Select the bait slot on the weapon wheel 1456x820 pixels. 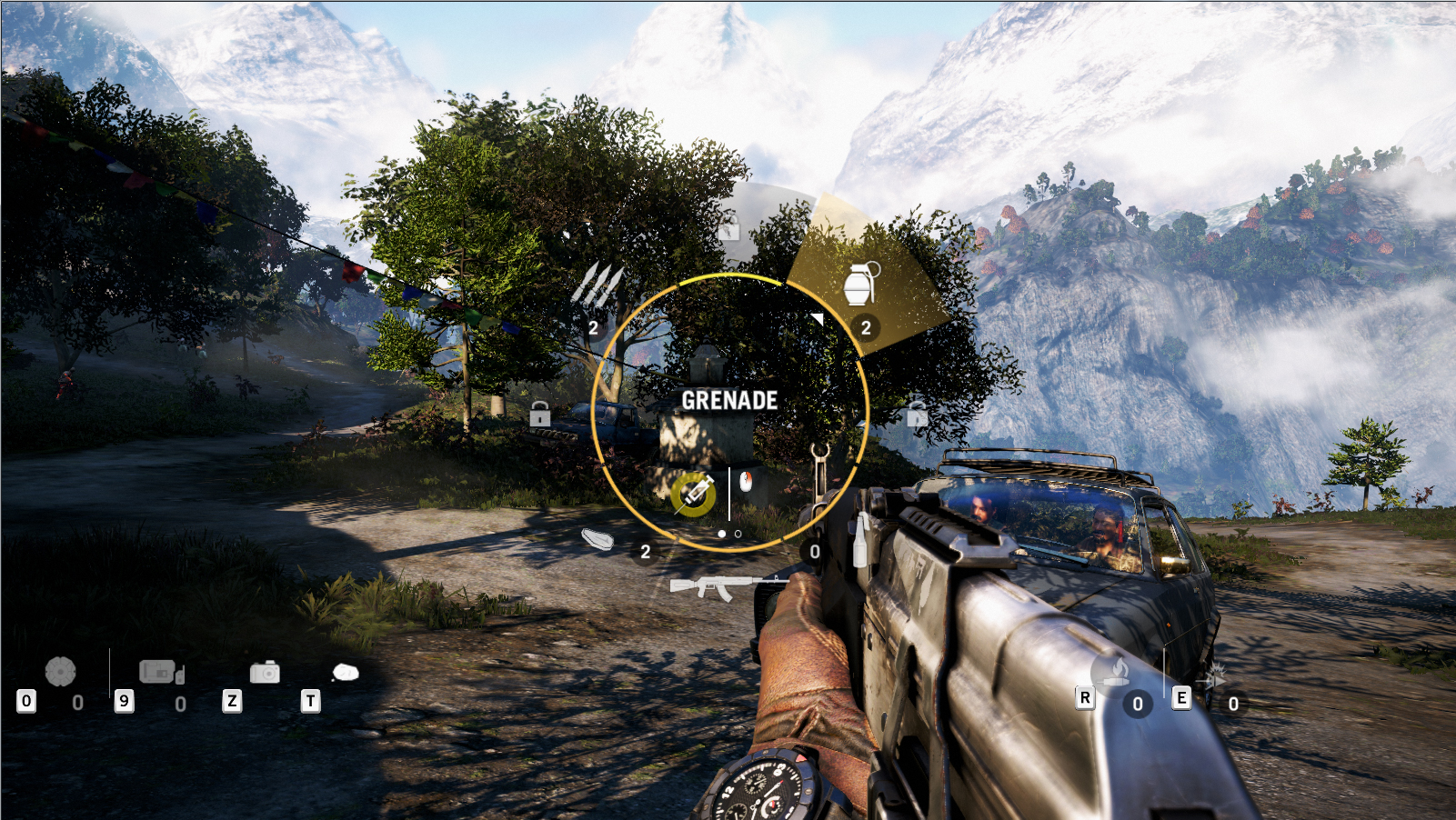click(x=597, y=540)
